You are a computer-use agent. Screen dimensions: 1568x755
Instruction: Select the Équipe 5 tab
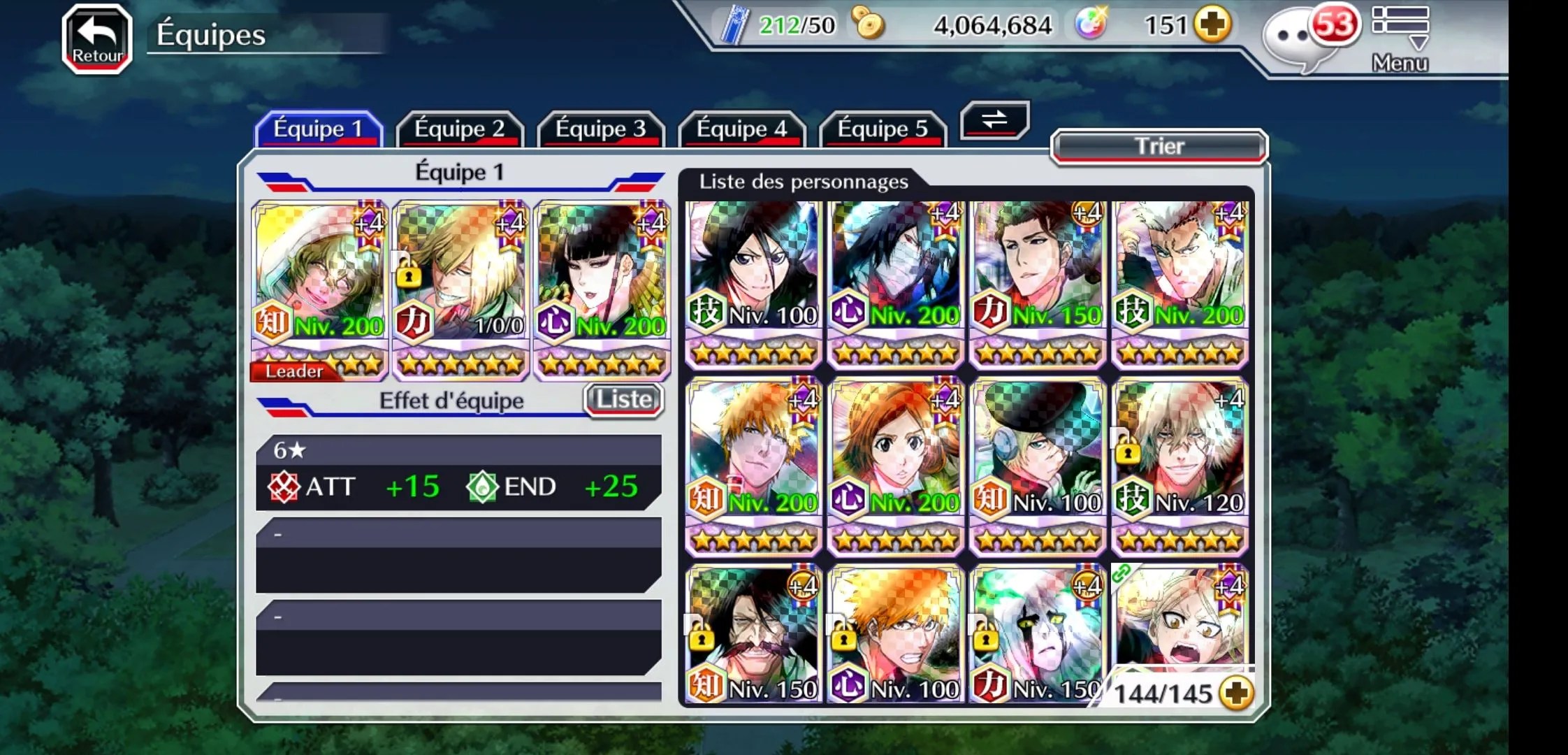pos(883,129)
